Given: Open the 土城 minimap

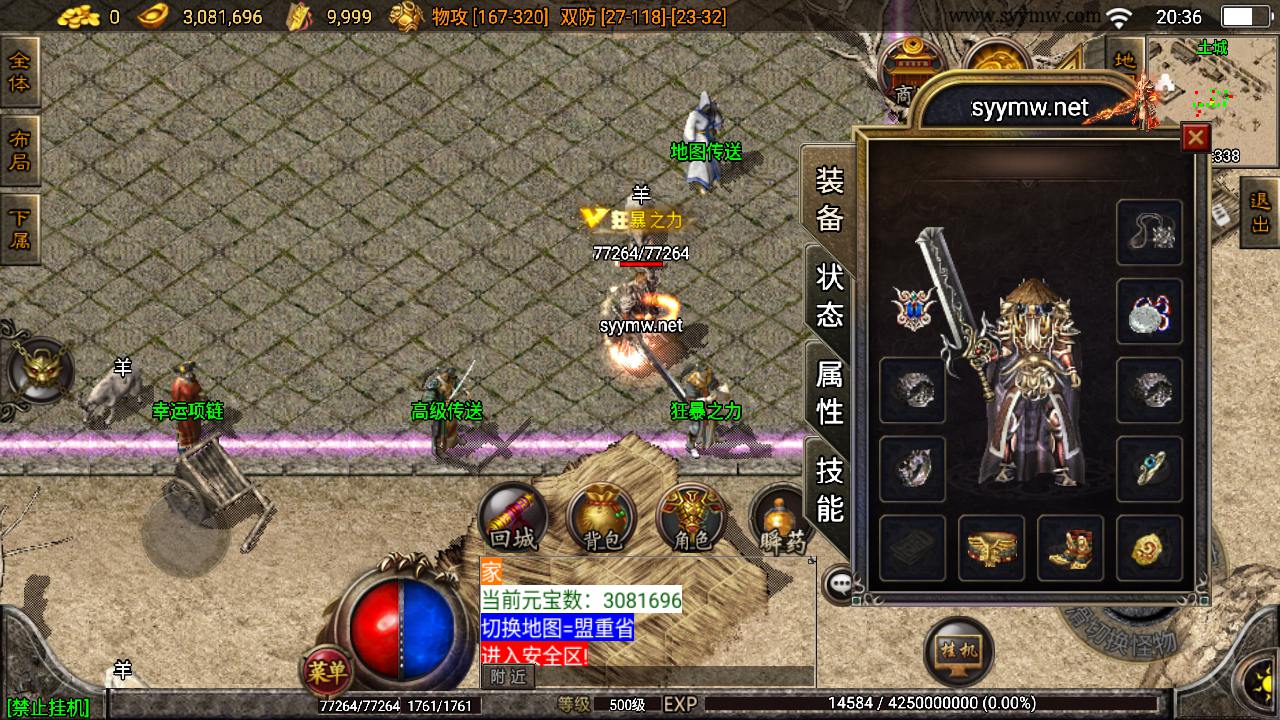Looking at the screenshot, I should [1210, 95].
